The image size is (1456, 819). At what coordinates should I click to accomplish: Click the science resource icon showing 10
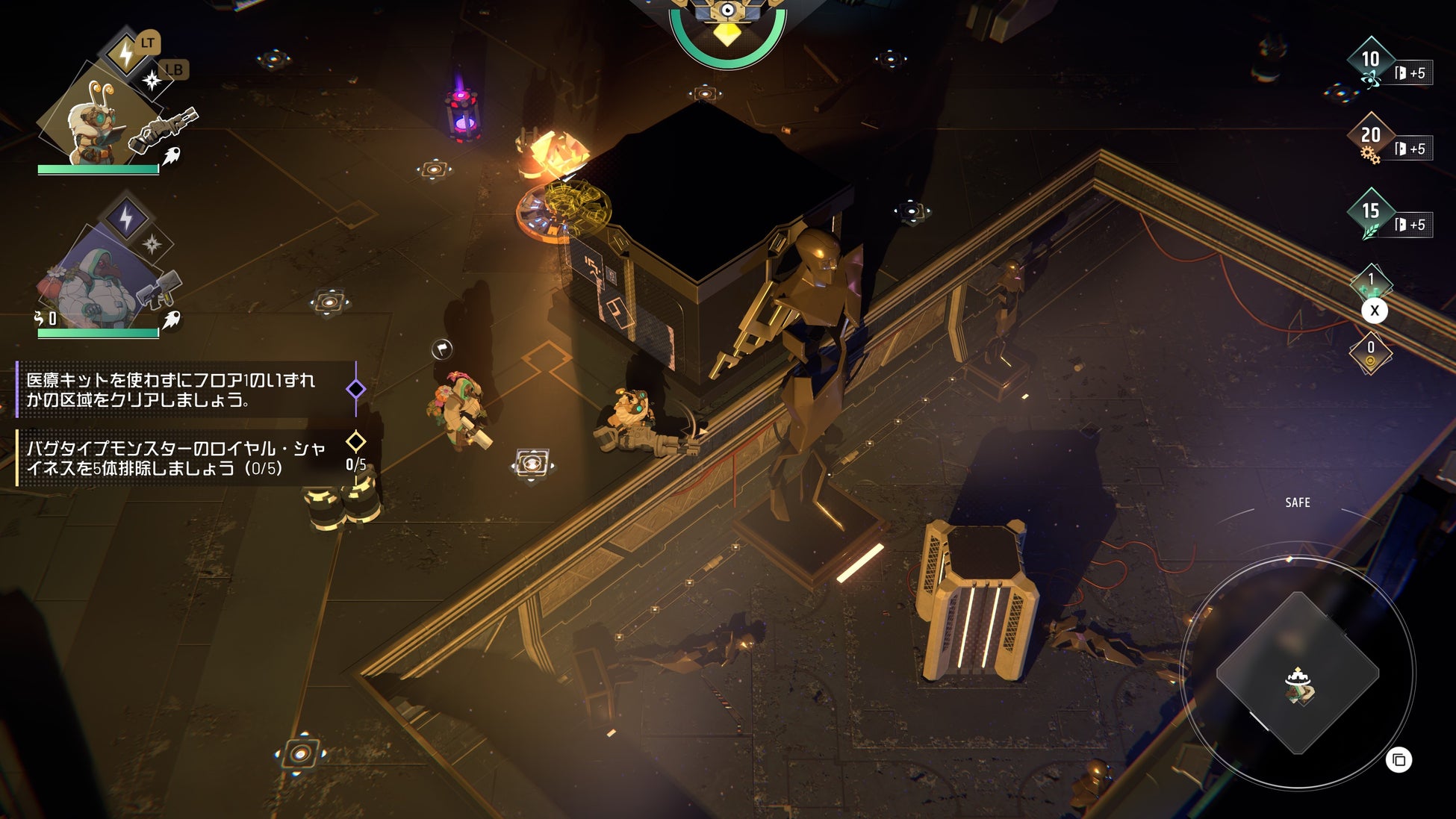coord(1371,62)
